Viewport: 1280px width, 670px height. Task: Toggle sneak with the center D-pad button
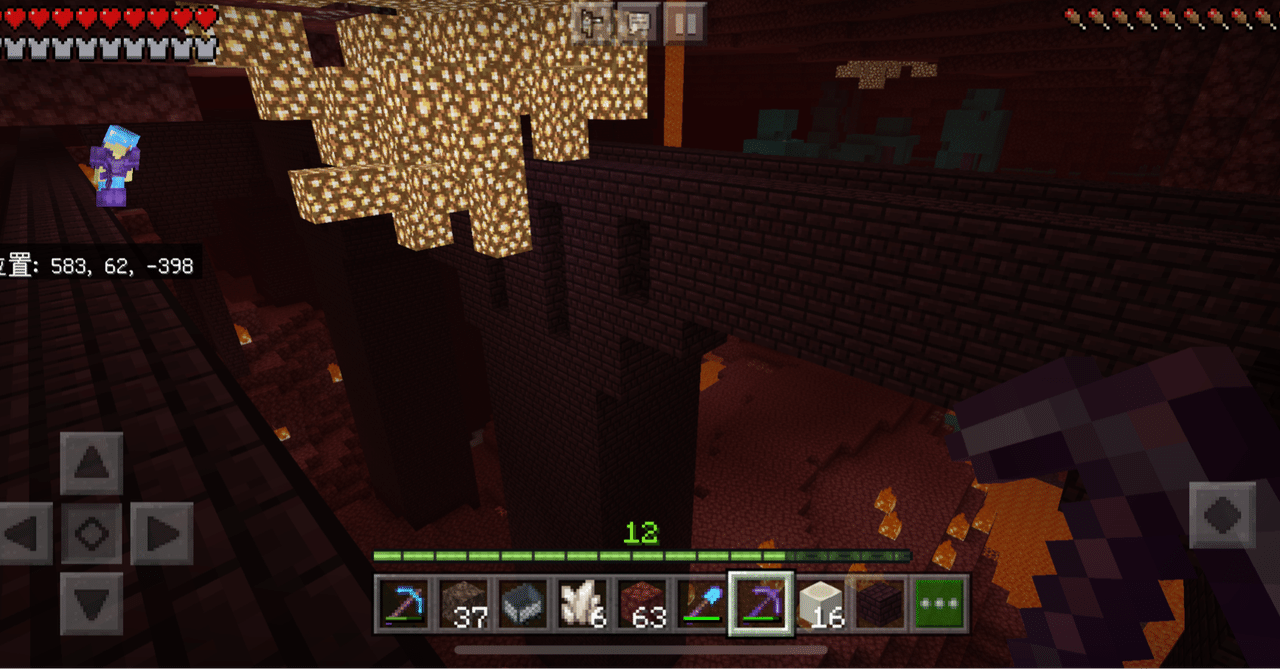click(x=92, y=533)
